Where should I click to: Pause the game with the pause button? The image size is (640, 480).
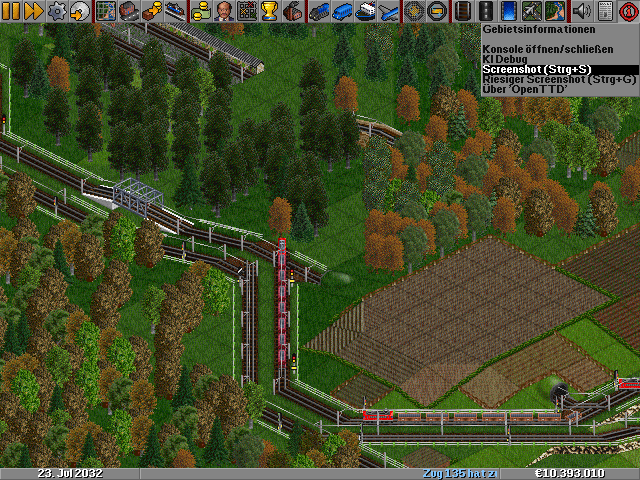click(11, 11)
